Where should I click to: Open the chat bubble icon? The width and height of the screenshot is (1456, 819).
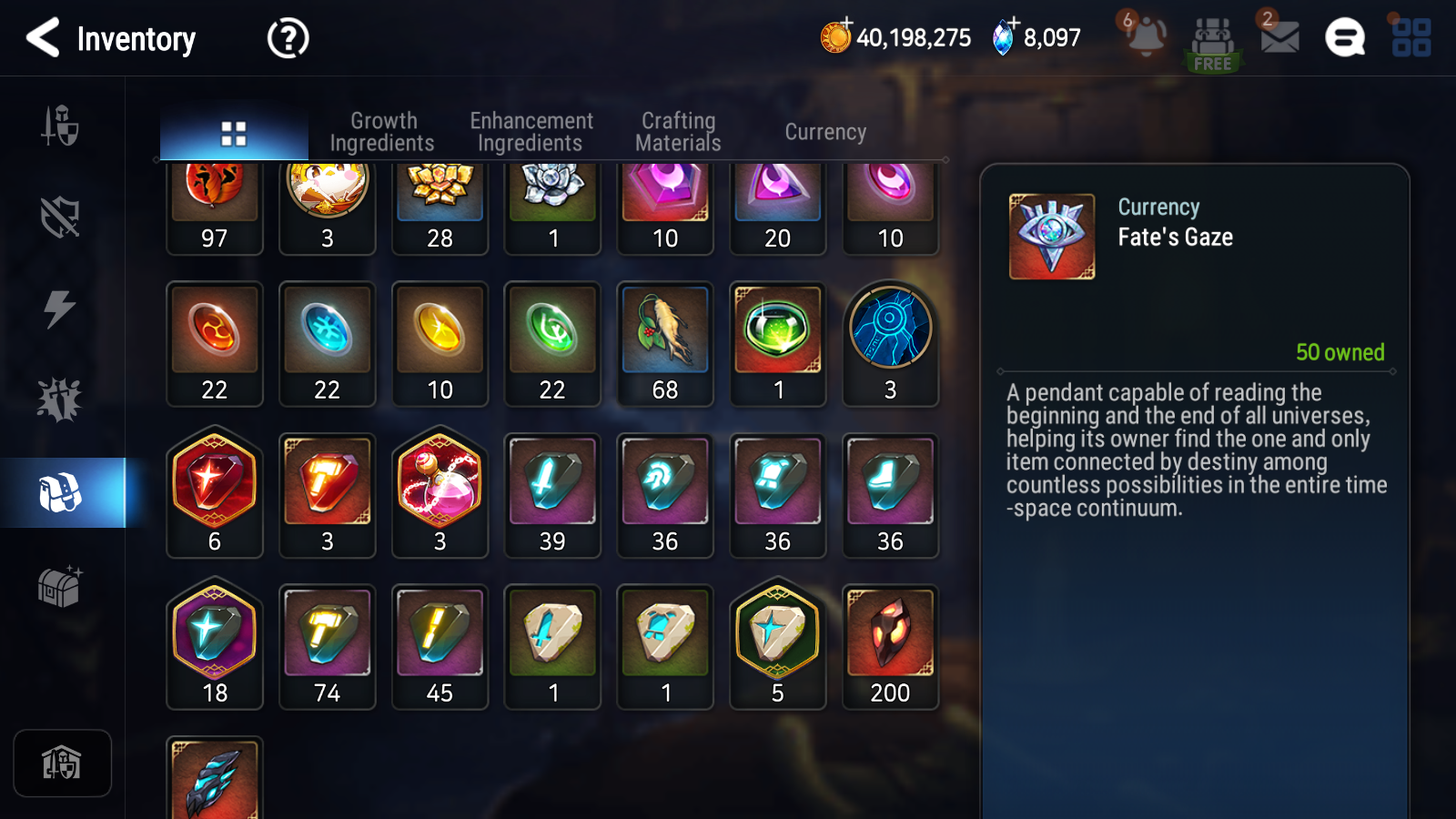point(1344,38)
